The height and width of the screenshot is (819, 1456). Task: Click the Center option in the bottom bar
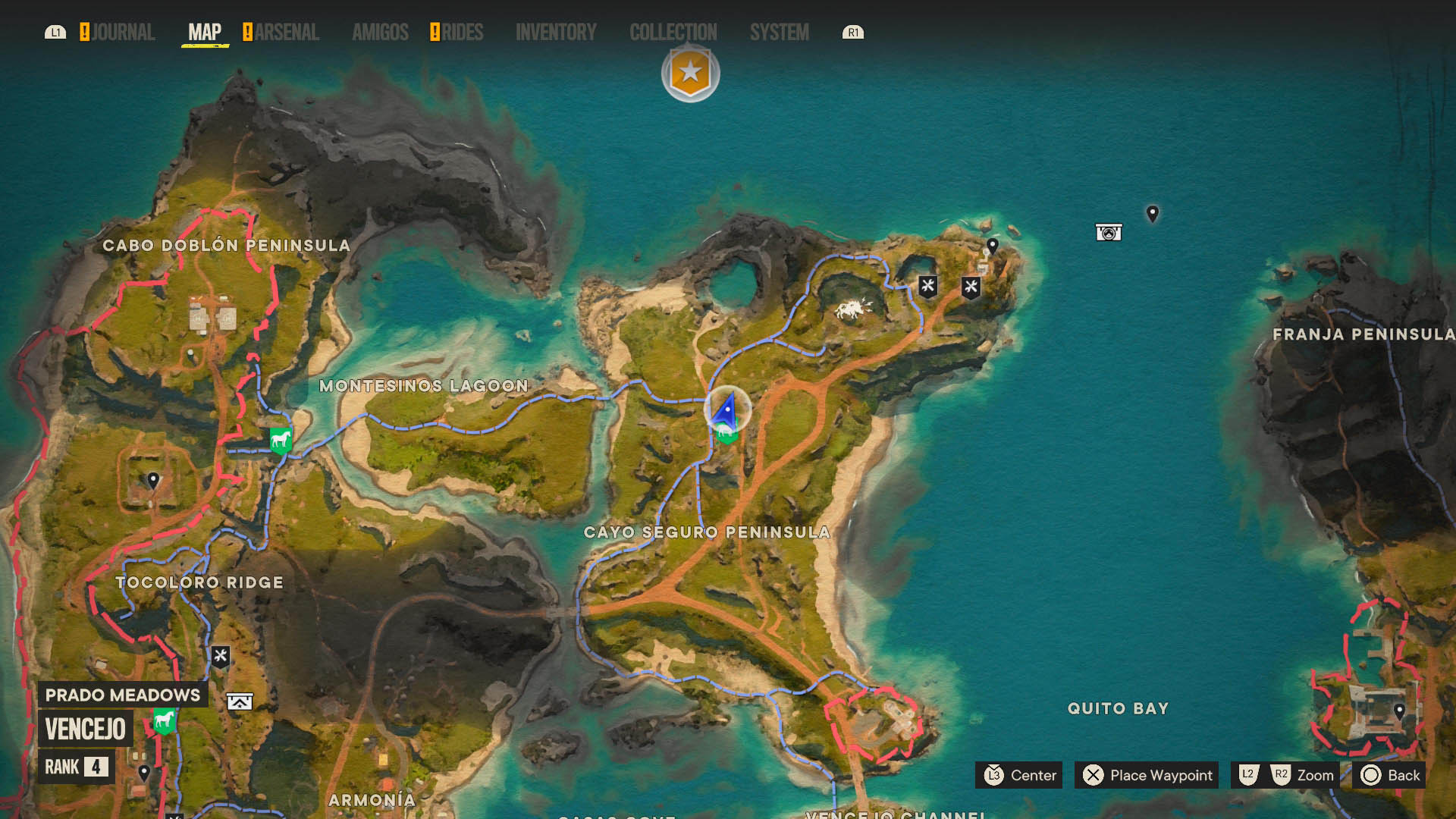pyautogui.click(x=1019, y=776)
